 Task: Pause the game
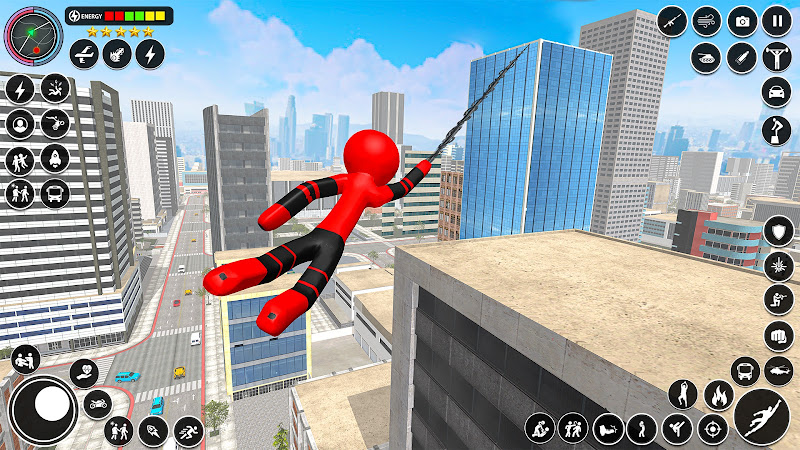[777, 21]
